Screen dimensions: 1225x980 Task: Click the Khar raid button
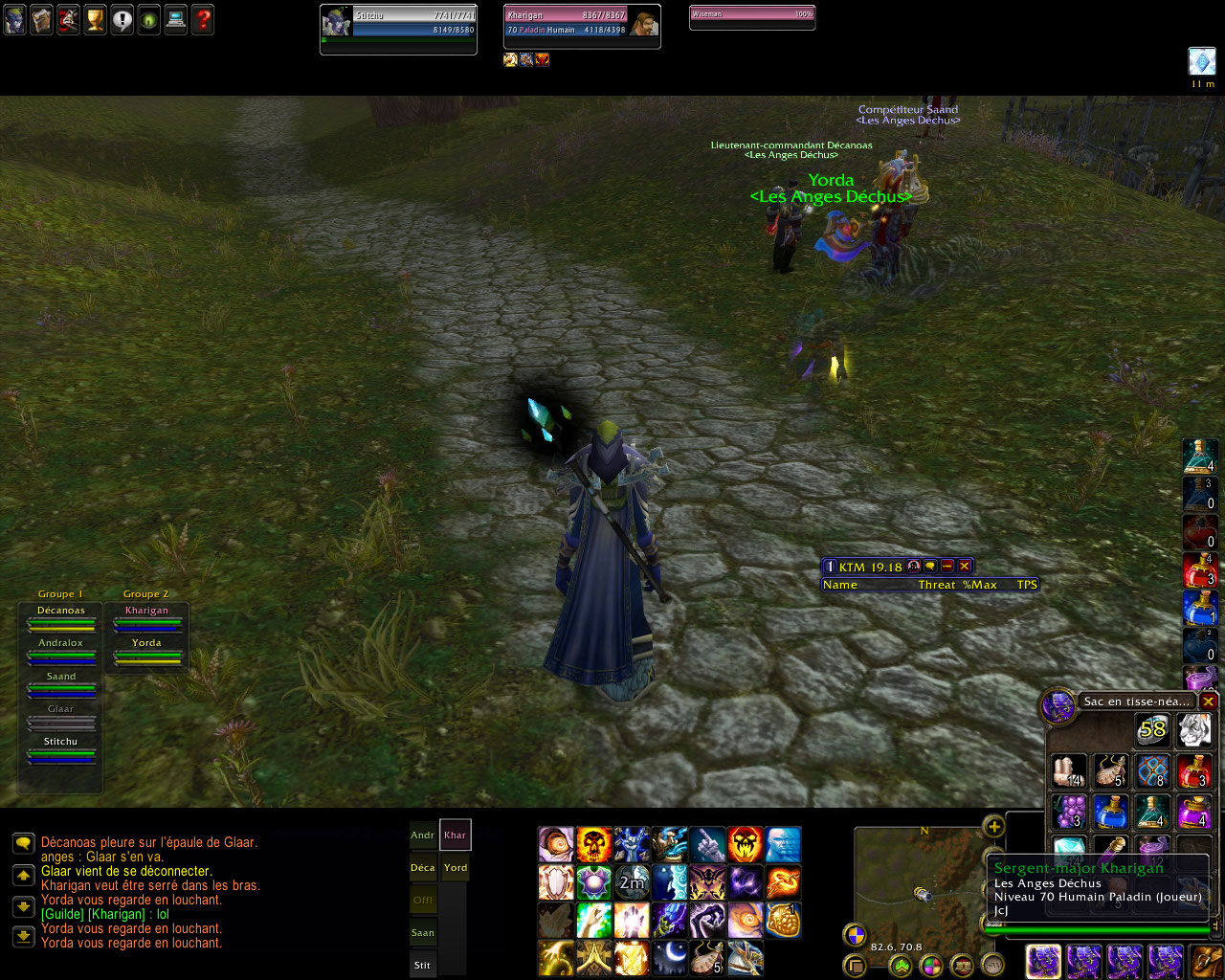(x=456, y=835)
